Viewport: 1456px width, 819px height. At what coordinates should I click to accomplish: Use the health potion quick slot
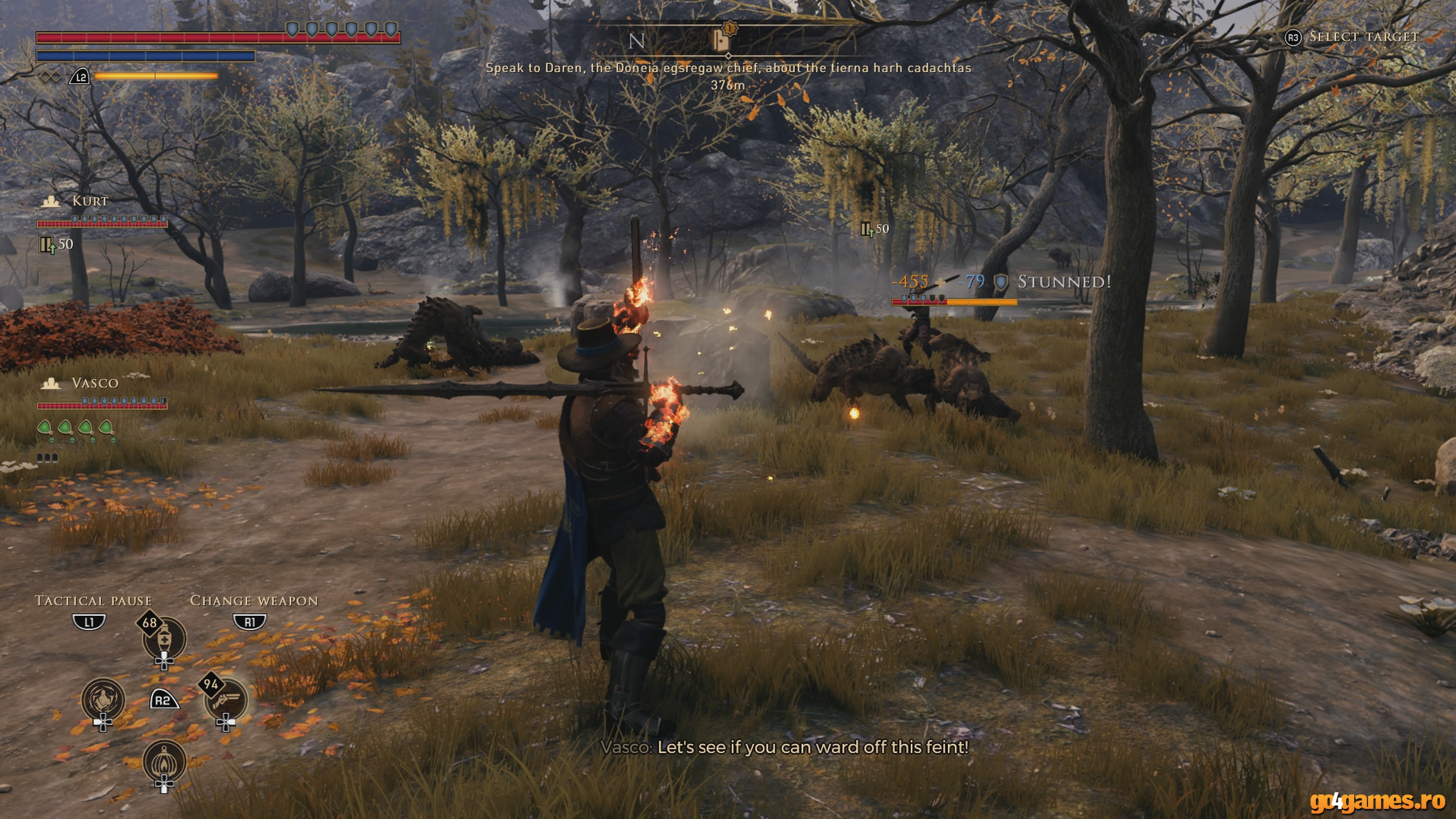[x=165, y=639]
